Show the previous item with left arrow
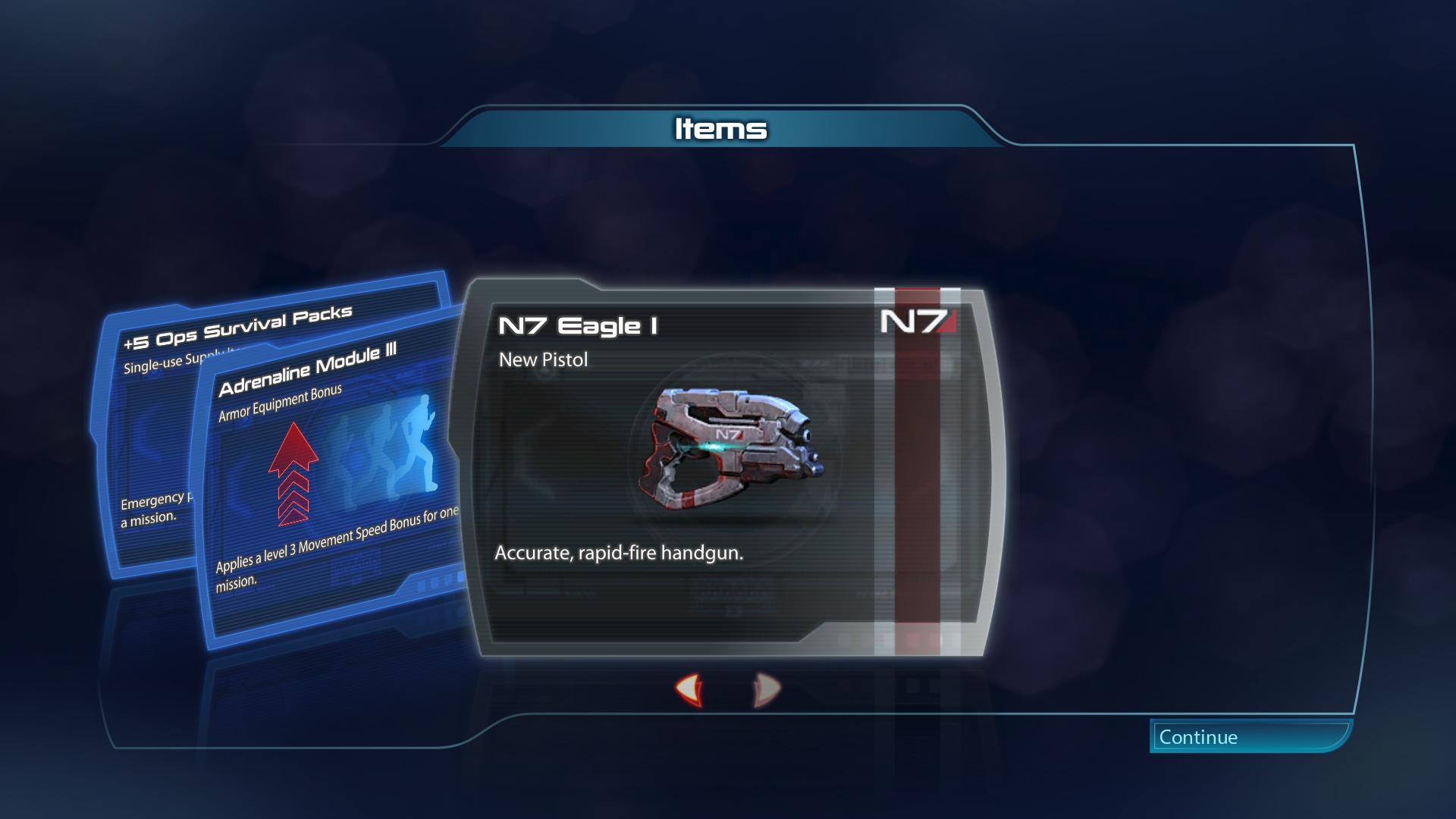The image size is (1456, 819). click(x=690, y=690)
